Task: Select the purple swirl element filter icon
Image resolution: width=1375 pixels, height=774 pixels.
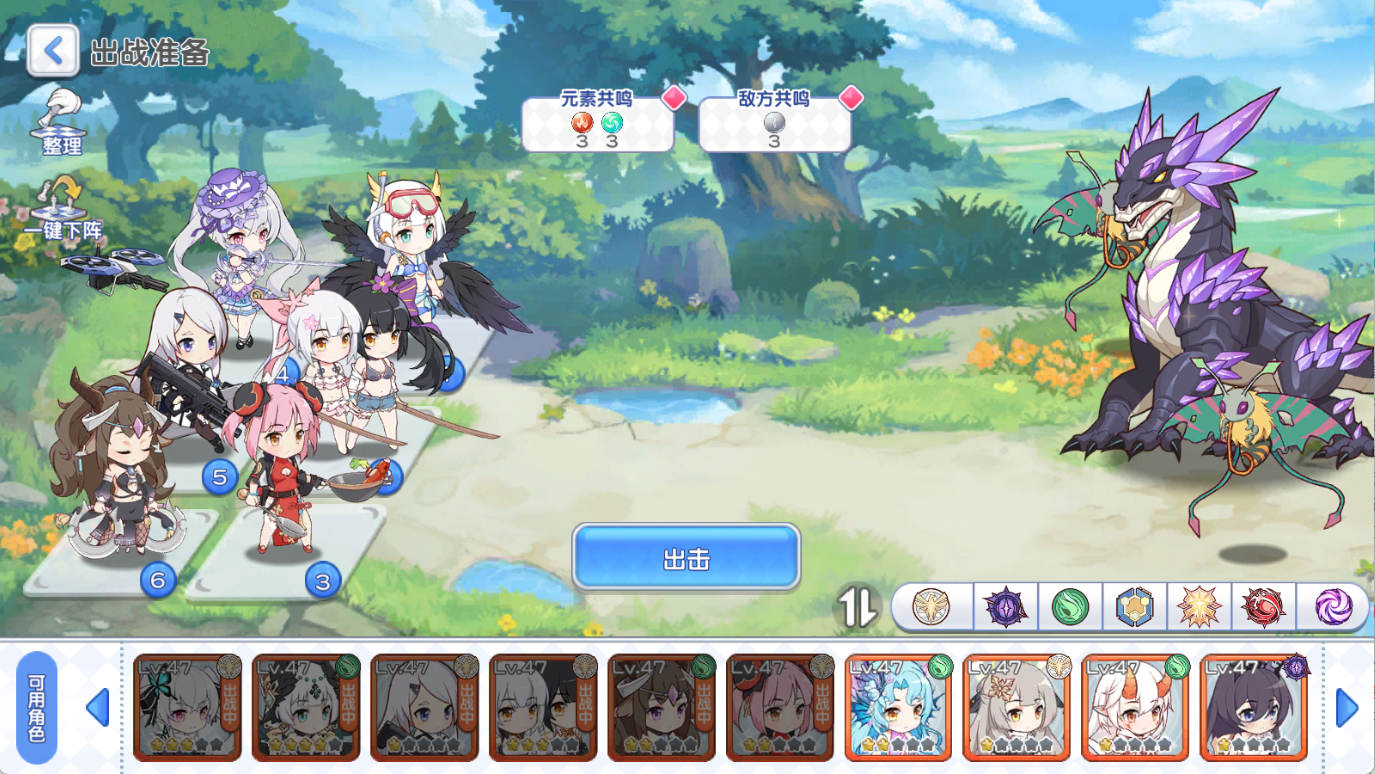Action: coord(1334,606)
